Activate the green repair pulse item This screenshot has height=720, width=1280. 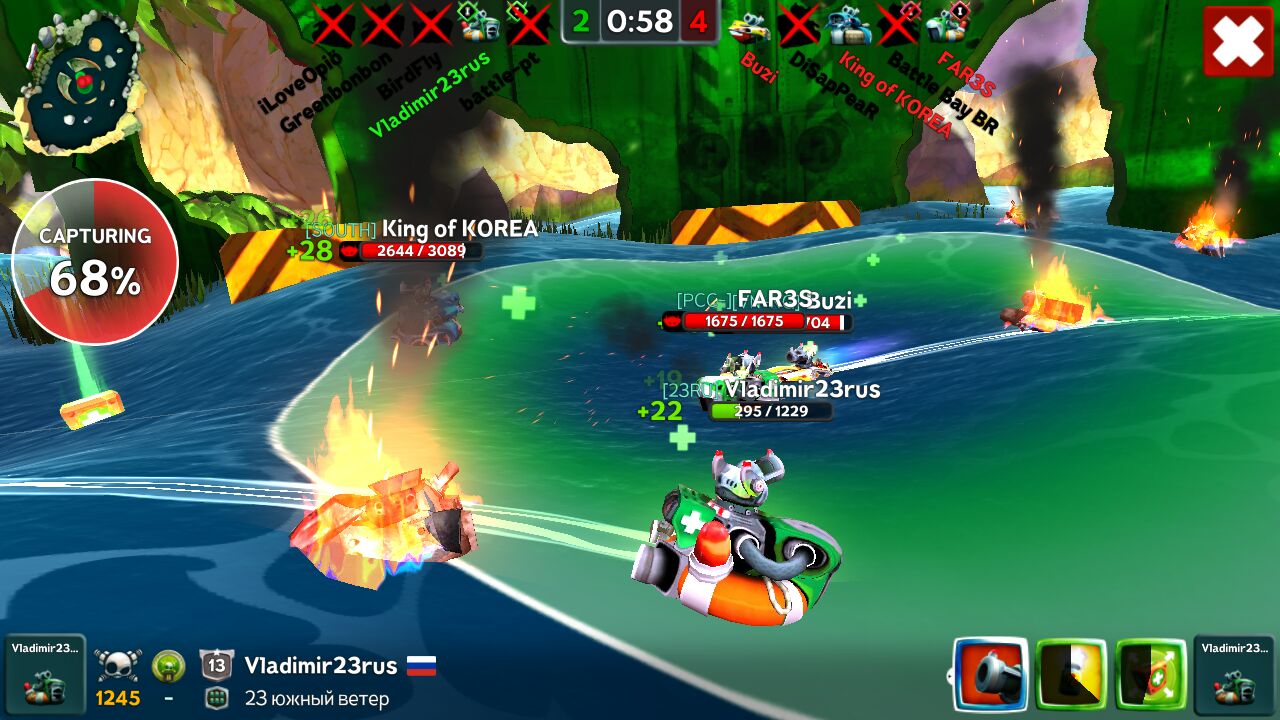pos(1151,674)
